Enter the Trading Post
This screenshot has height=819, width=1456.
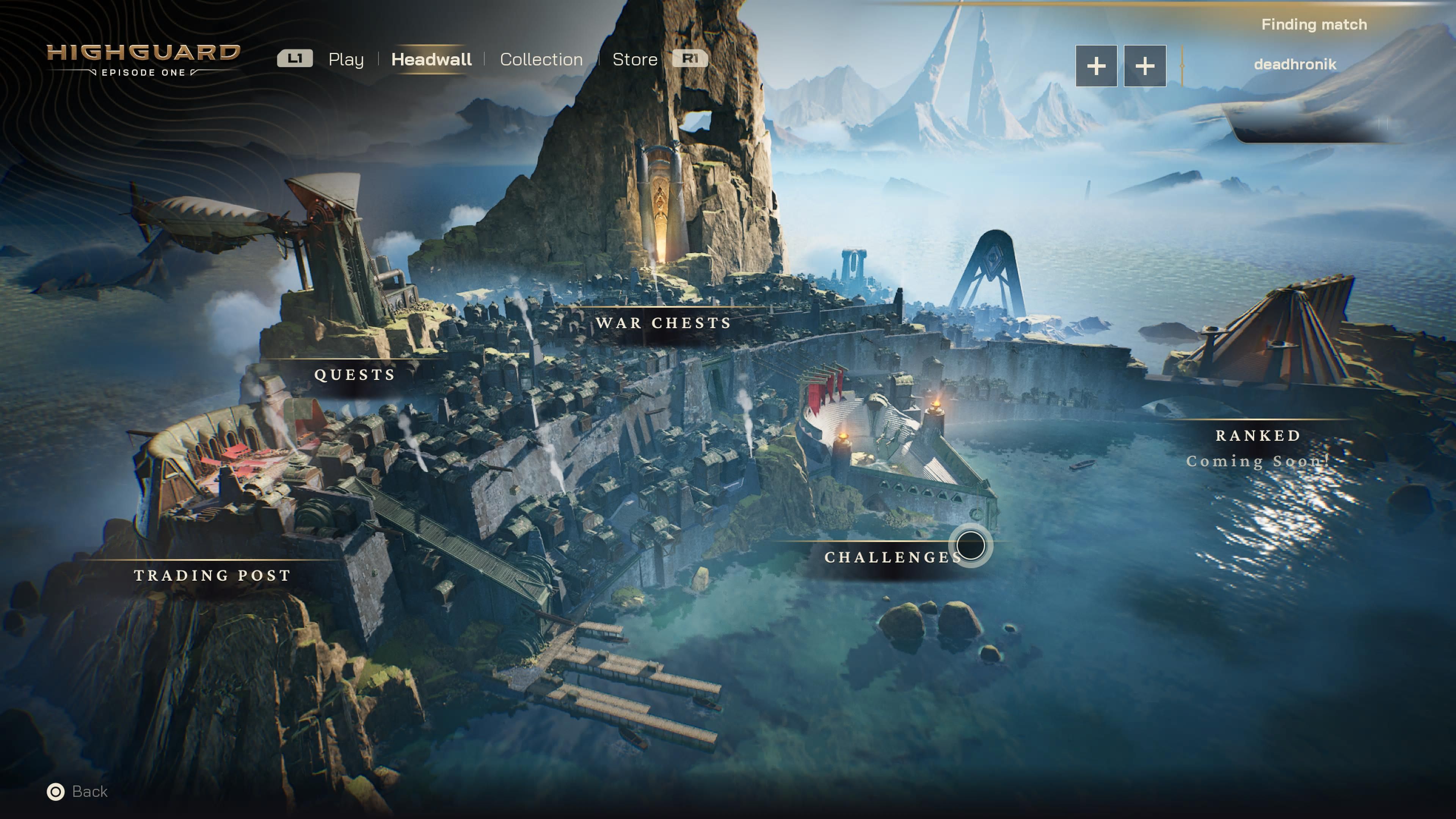(212, 576)
